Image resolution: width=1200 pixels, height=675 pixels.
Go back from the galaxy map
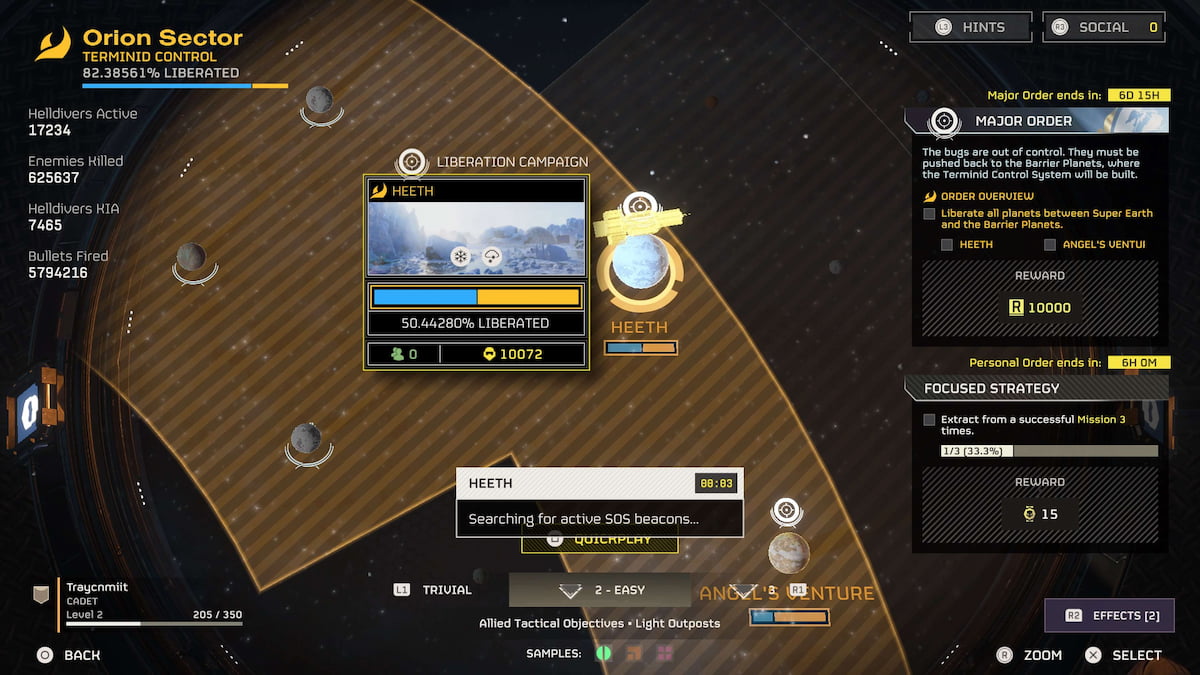tap(69, 655)
